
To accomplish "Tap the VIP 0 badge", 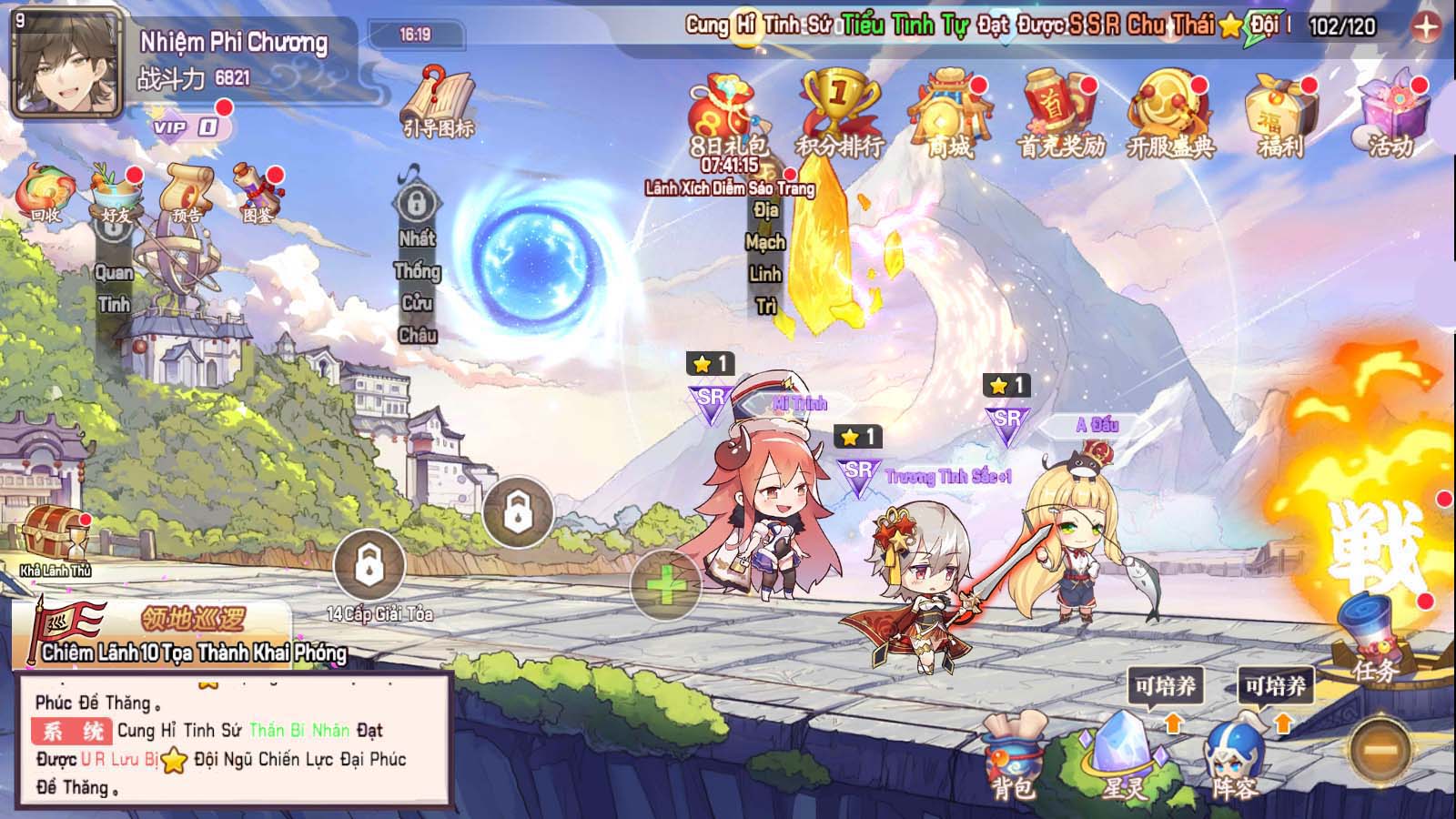I will (187, 126).
